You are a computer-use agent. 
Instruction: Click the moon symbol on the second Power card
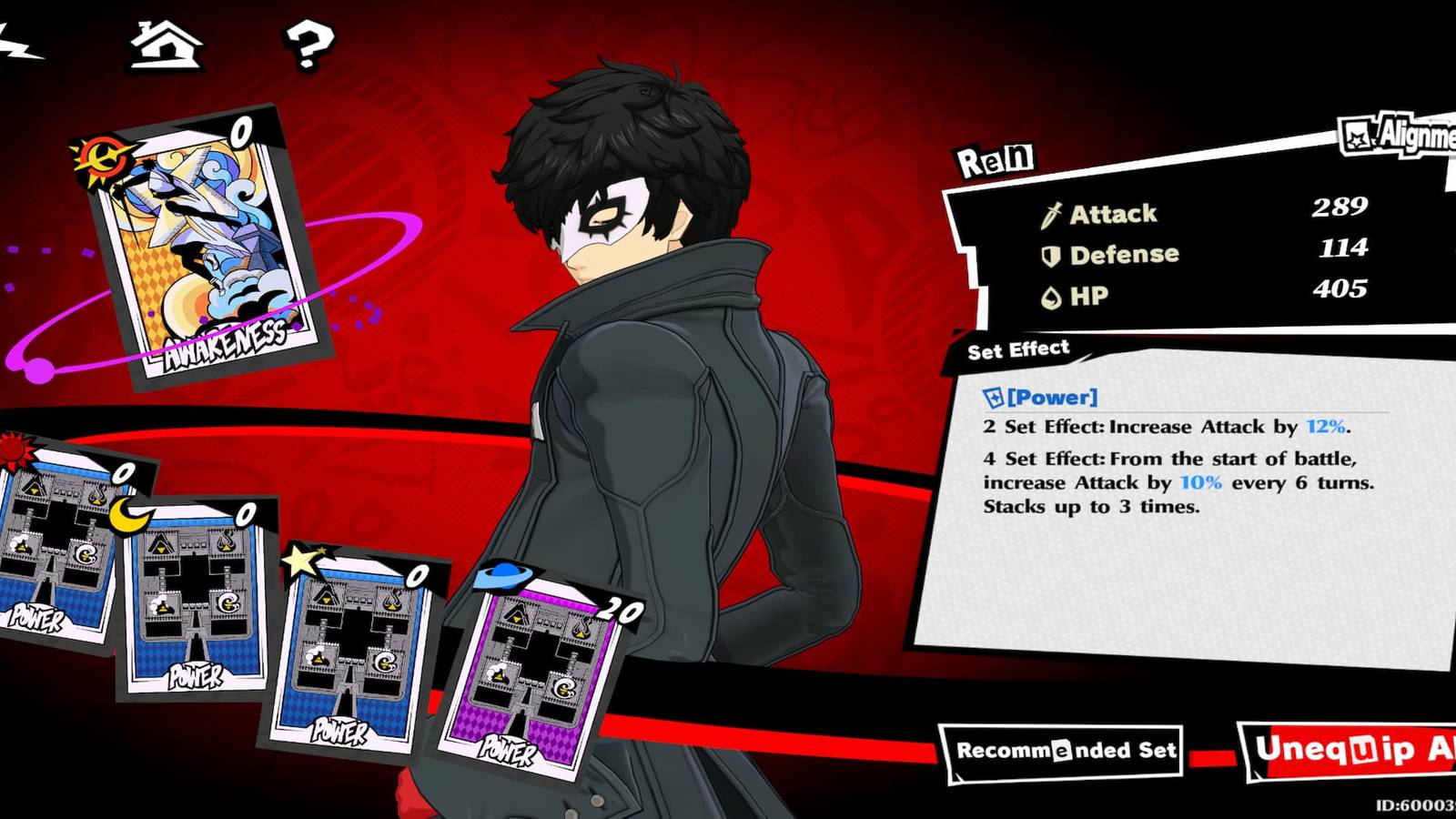127,512
